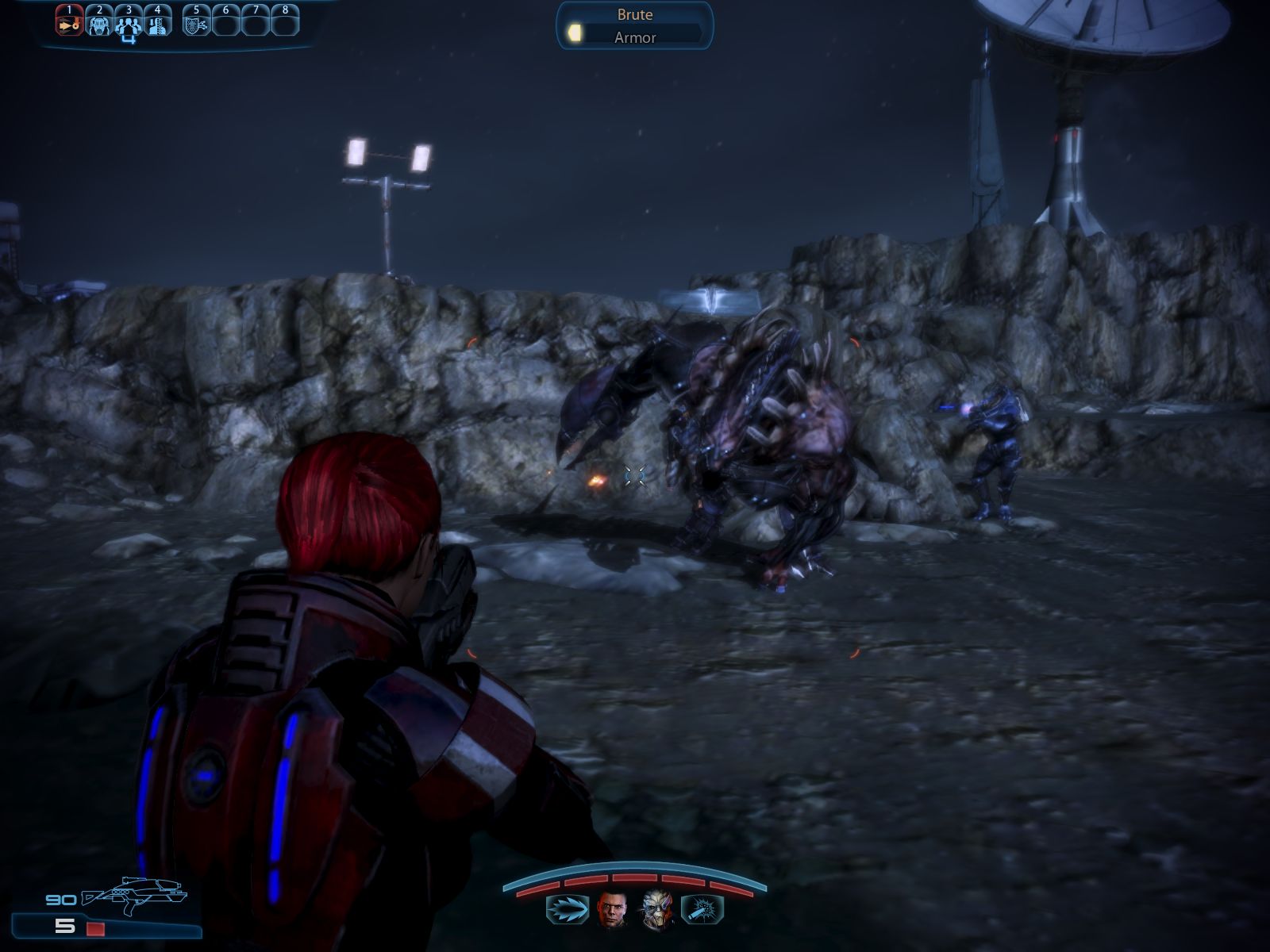Trigger the squad group power in slot 3
This screenshot has height=952, width=1270.
(129, 25)
